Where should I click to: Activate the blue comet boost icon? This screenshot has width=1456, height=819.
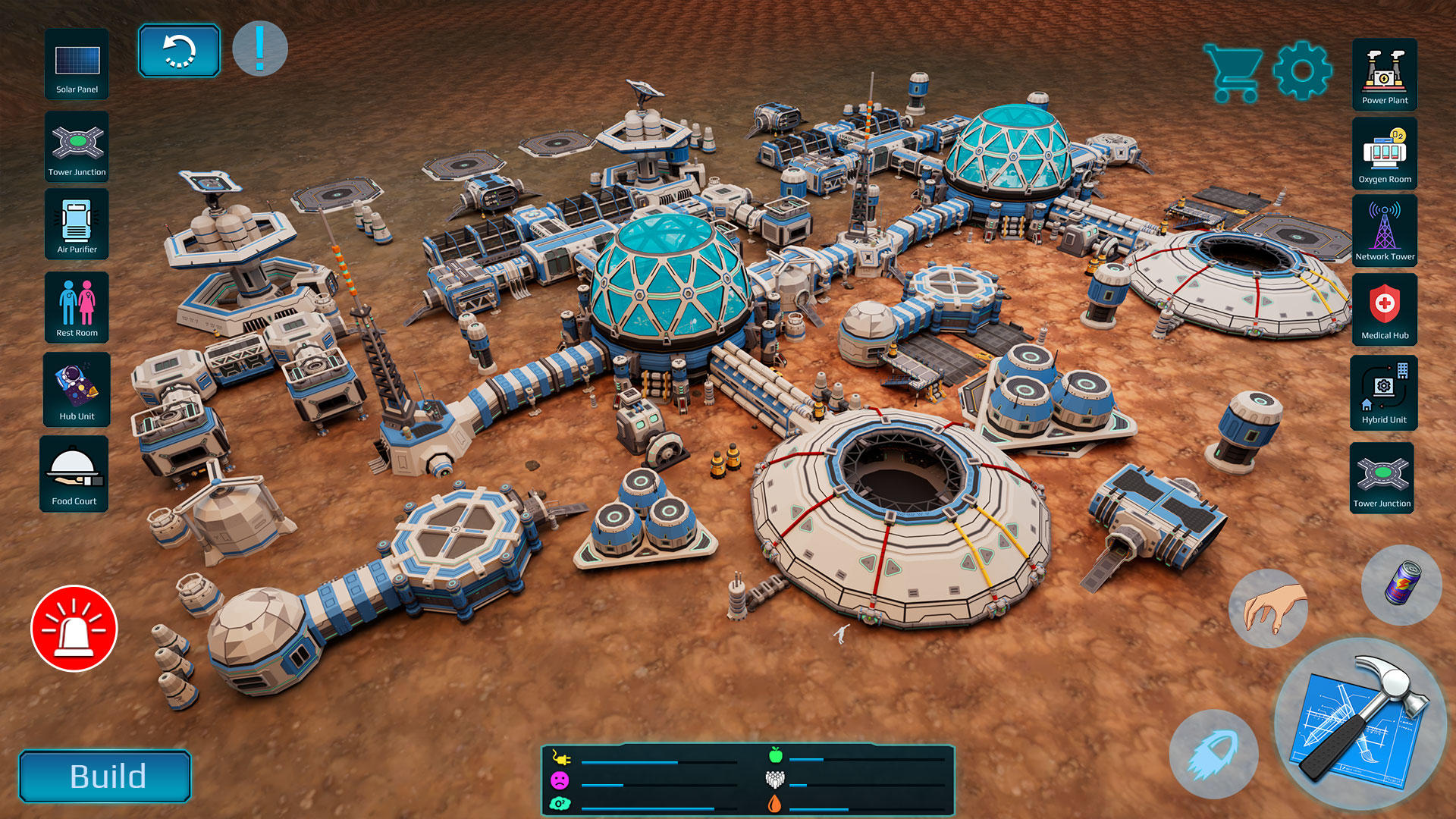1213,755
